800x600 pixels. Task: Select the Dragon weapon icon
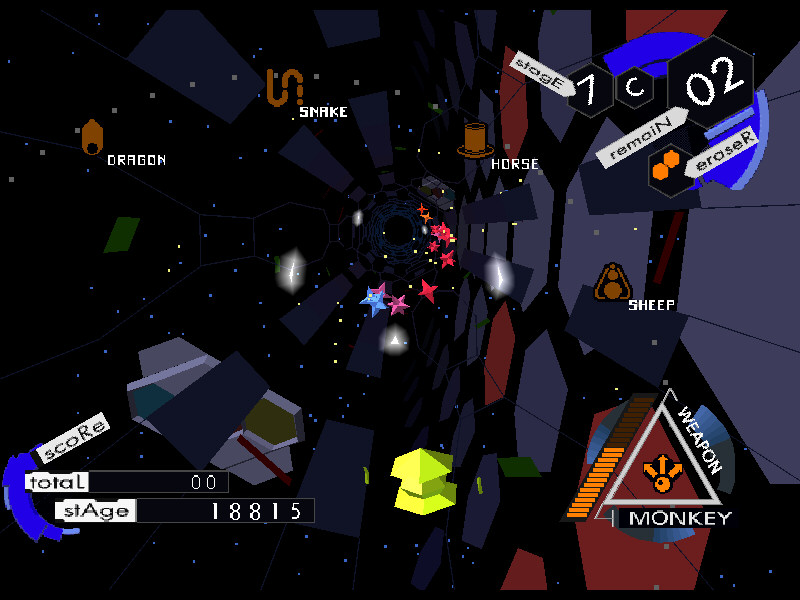(92, 138)
